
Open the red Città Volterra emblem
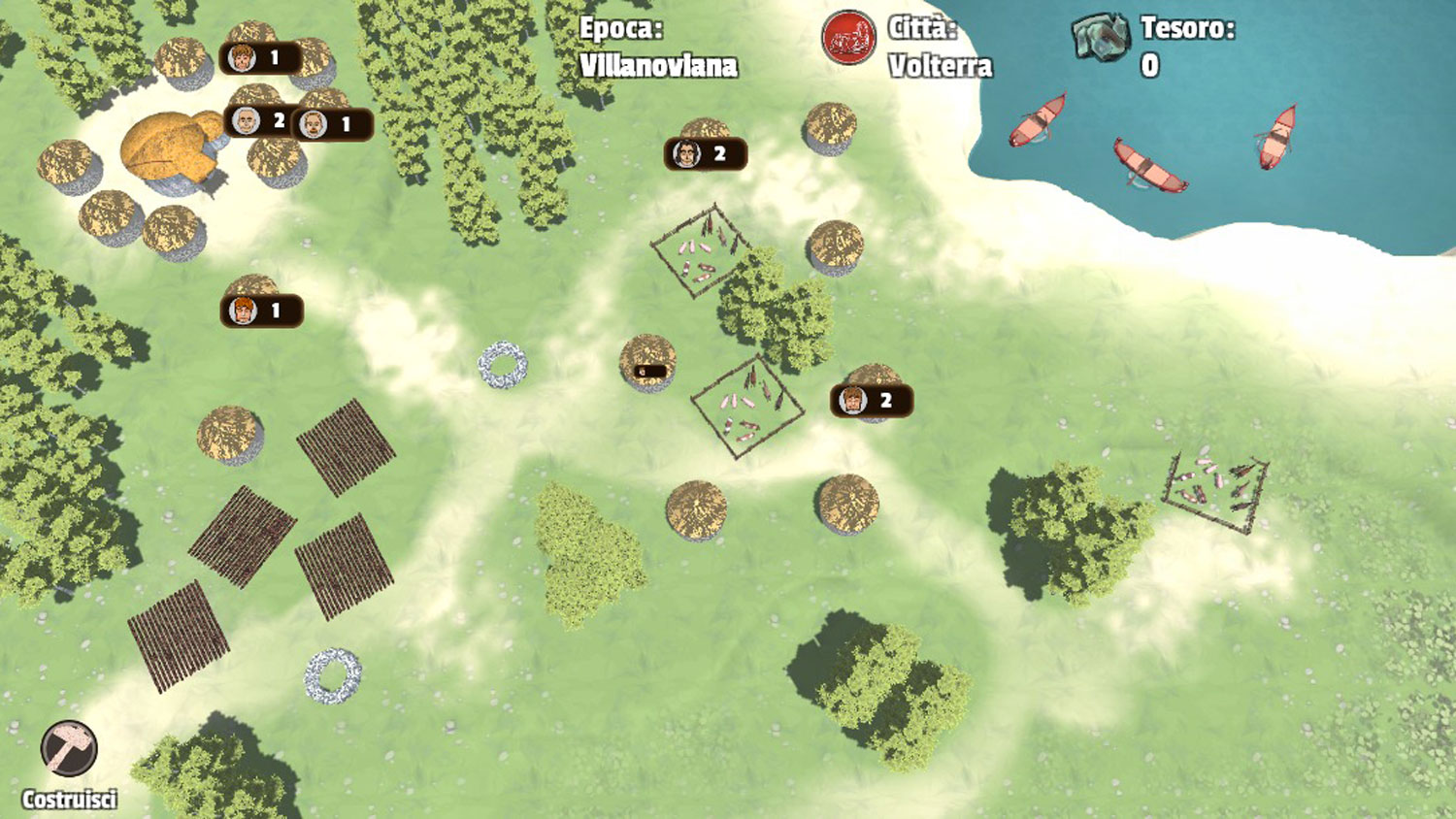[848, 38]
